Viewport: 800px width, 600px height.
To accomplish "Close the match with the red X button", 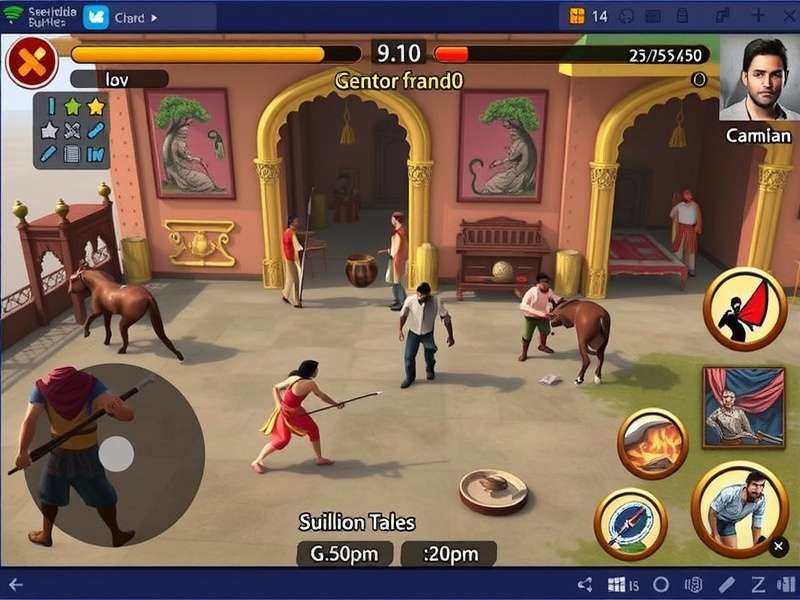I will click(x=32, y=63).
